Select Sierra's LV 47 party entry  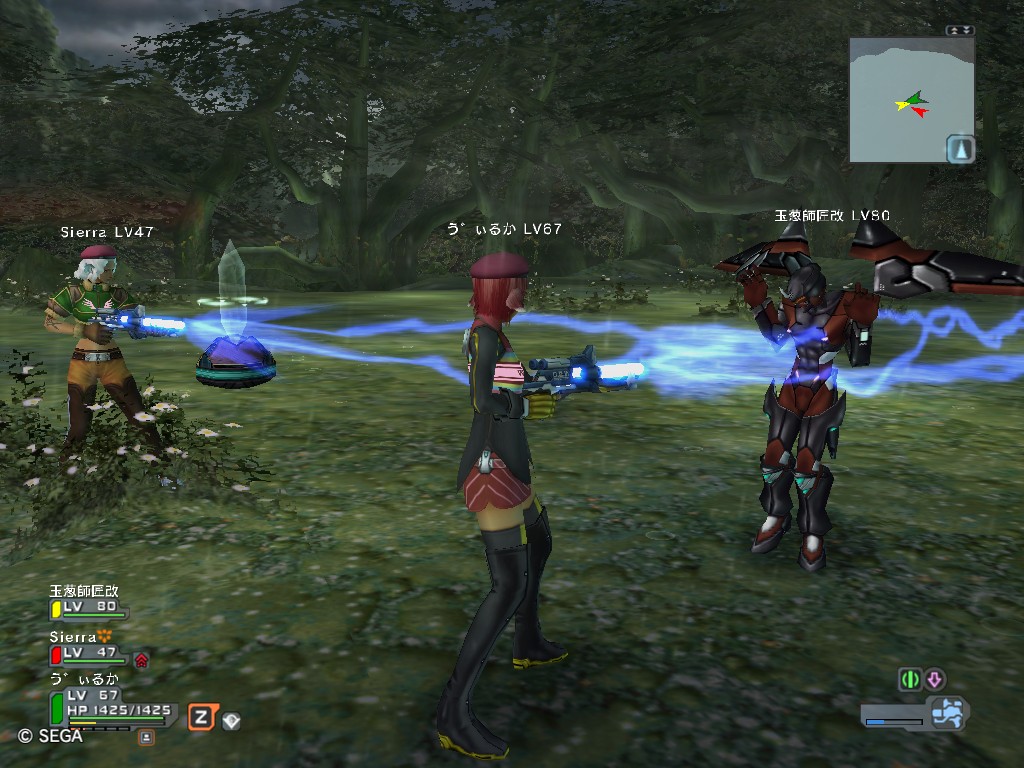88,652
